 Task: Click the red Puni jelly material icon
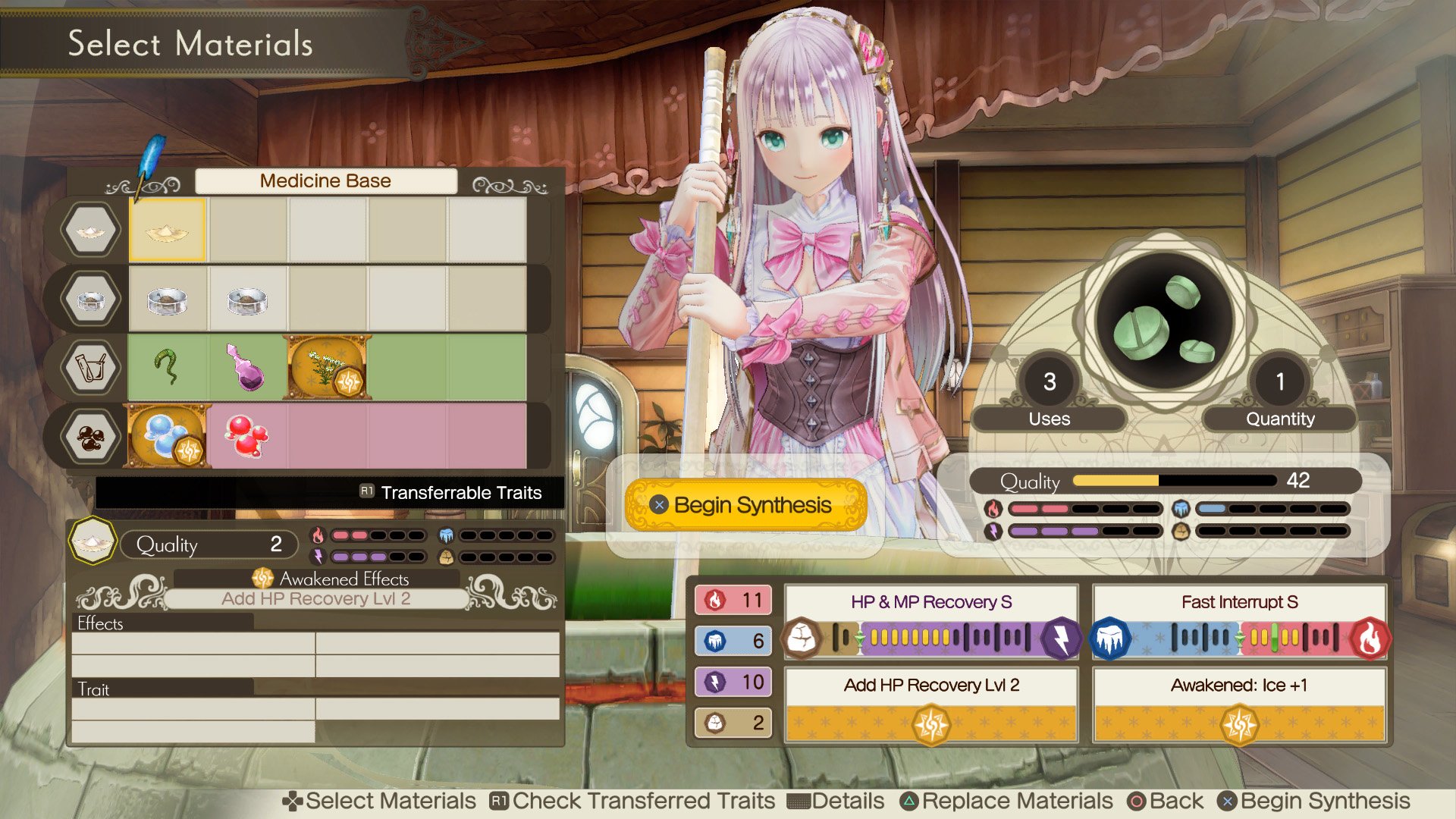point(246,437)
